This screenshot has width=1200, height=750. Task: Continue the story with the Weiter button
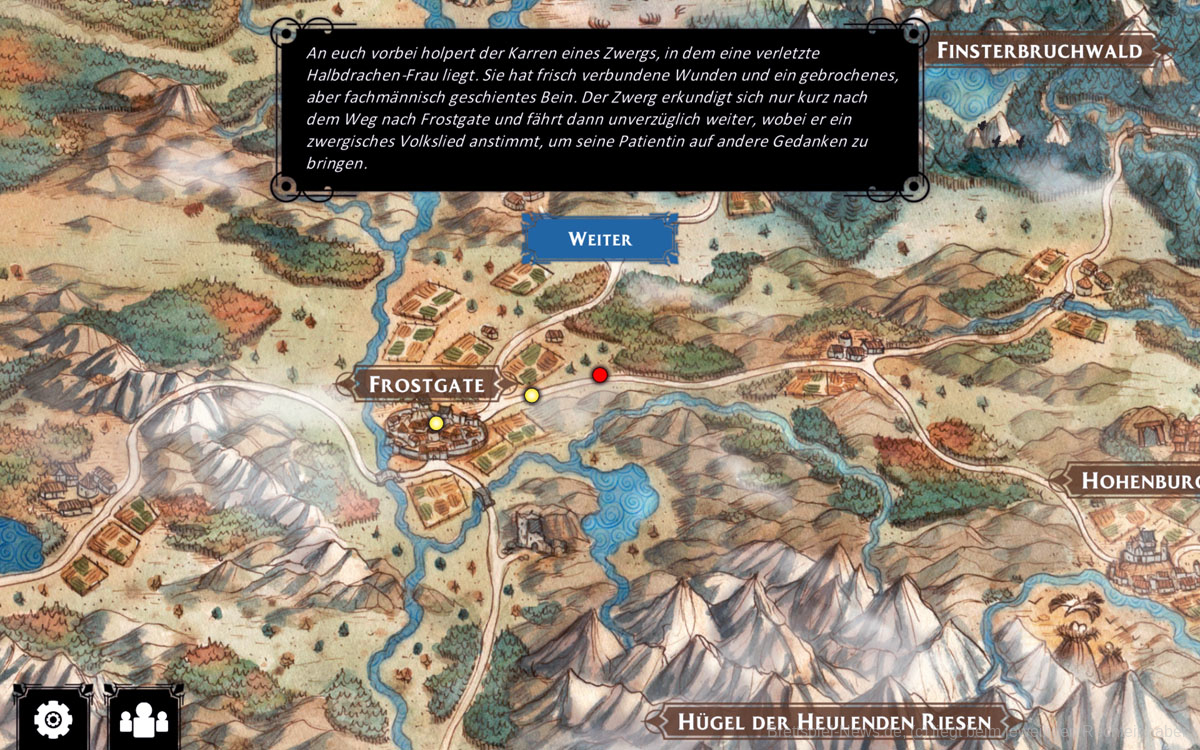(x=600, y=239)
